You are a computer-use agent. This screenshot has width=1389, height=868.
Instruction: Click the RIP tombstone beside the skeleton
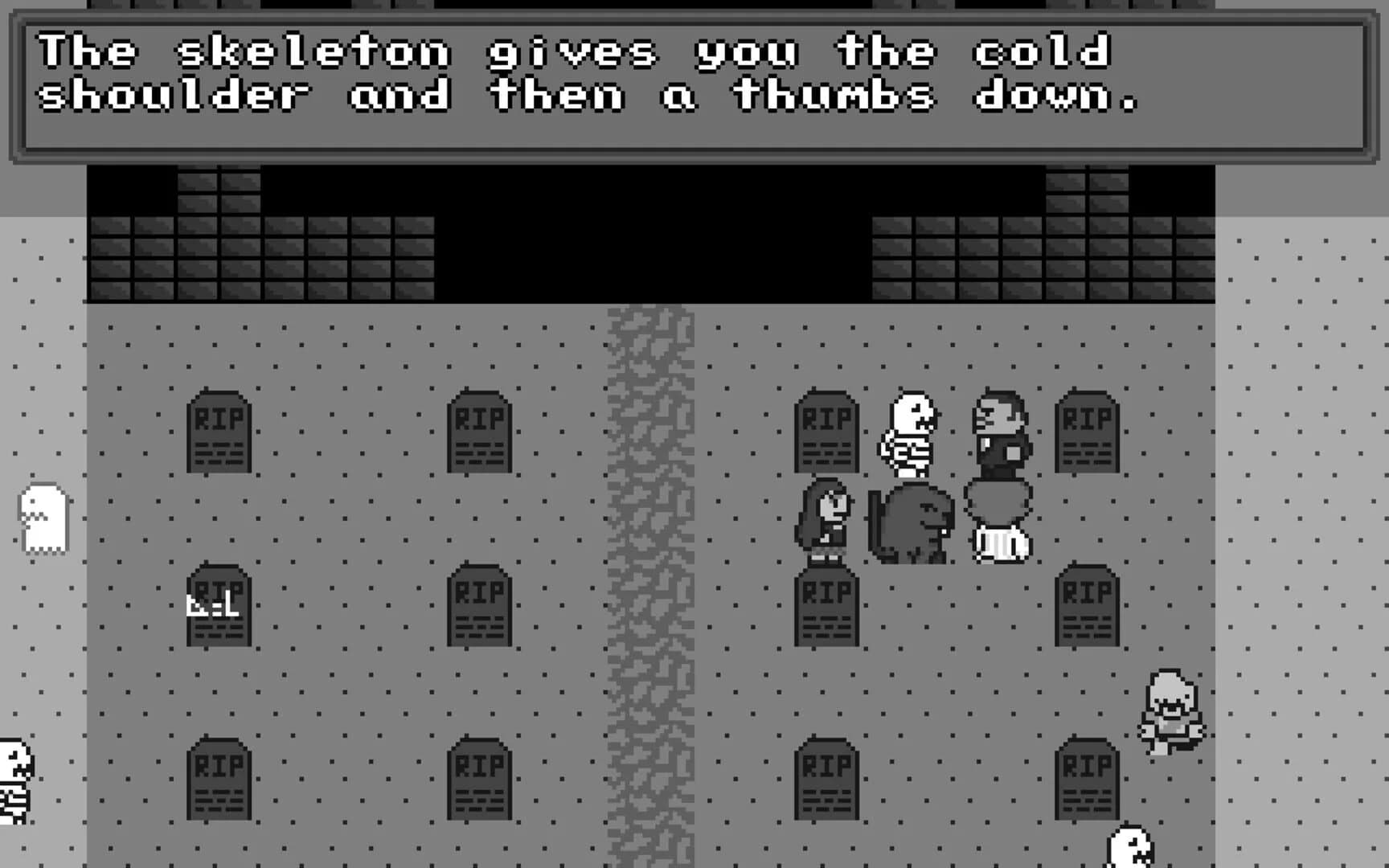coord(828,438)
